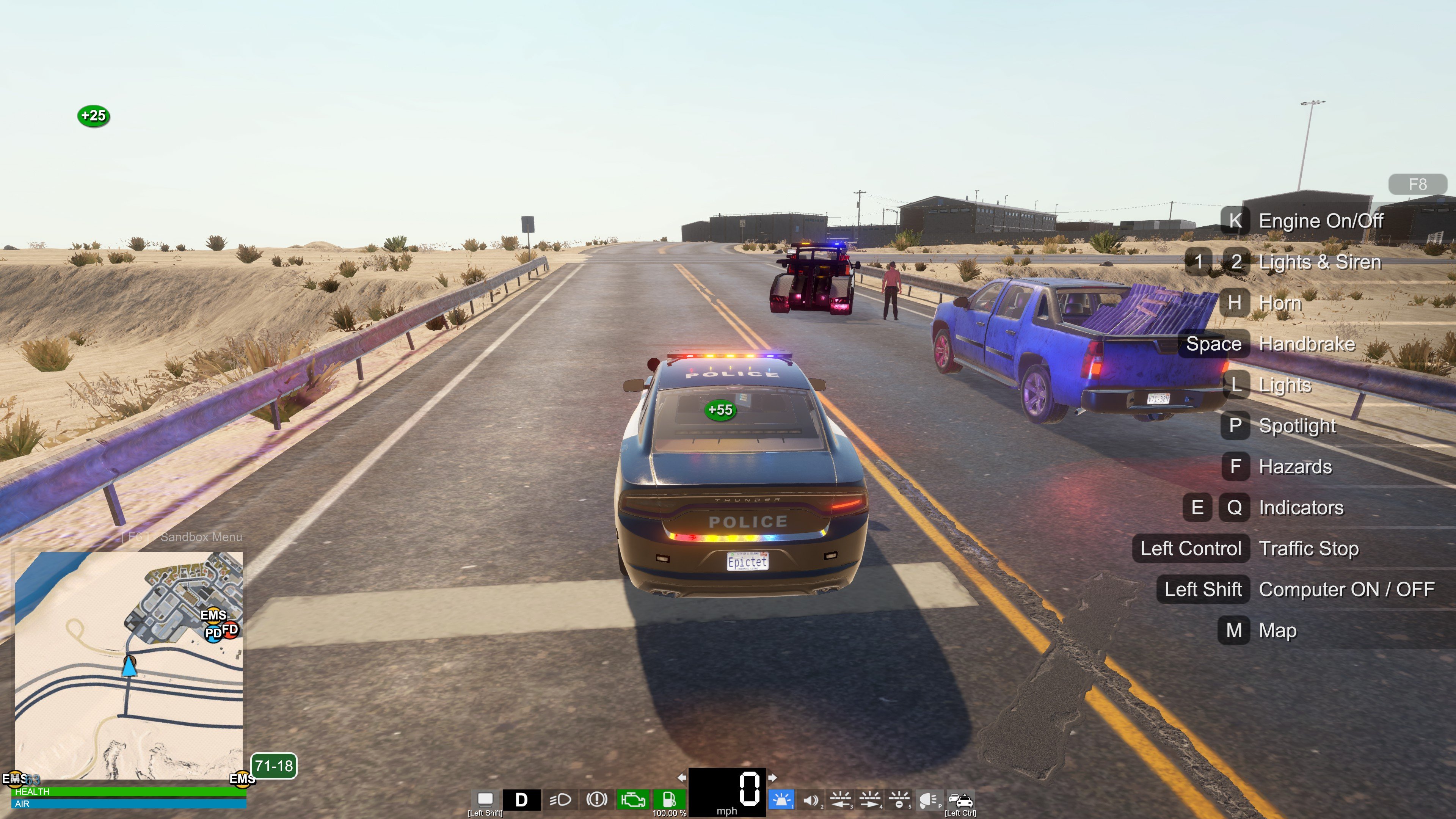Toggle the lightbar icon numbered 5
The image size is (1456, 819).
pos(899,800)
